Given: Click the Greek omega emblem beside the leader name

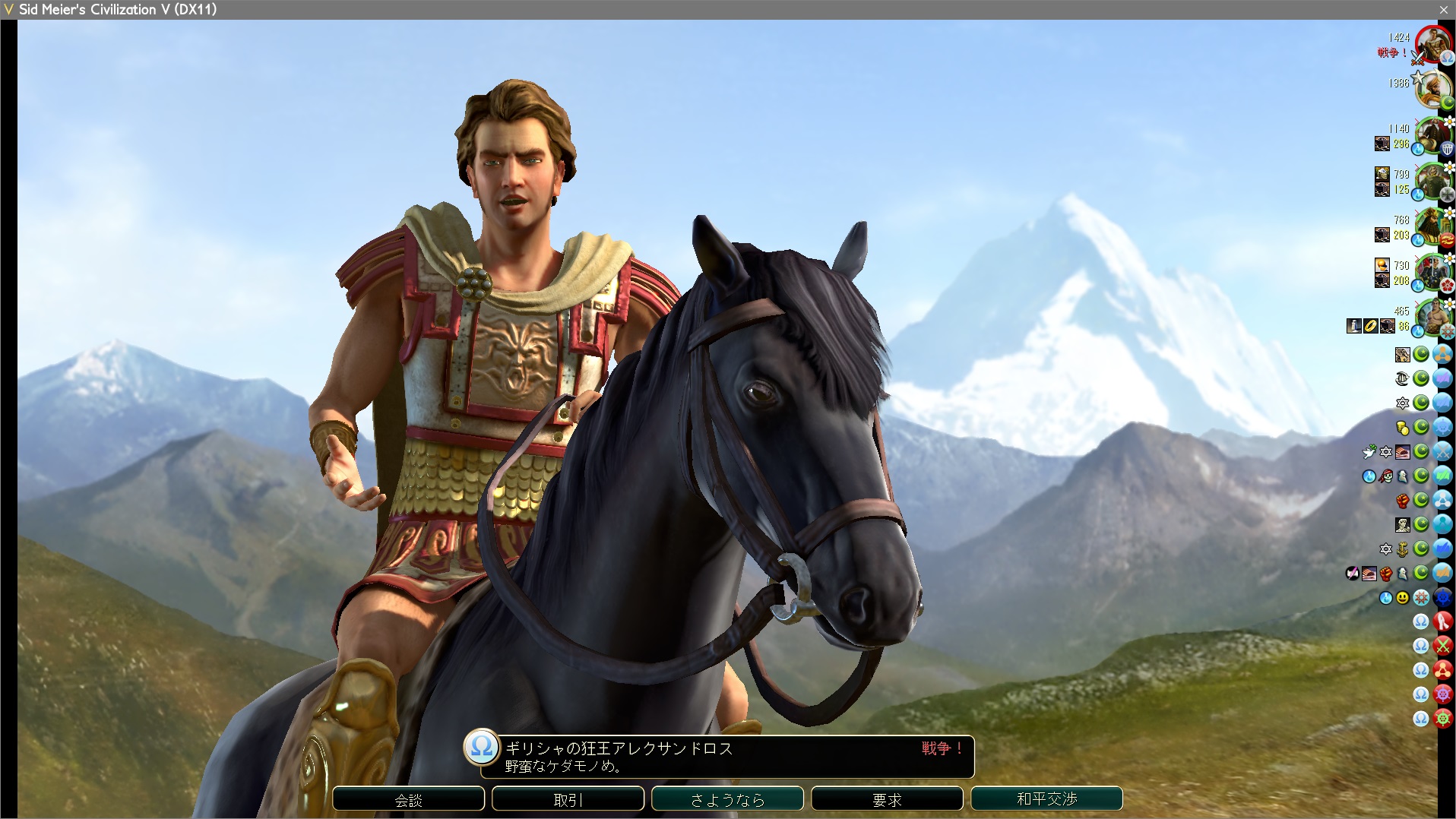Looking at the screenshot, I should (x=482, y=747).
